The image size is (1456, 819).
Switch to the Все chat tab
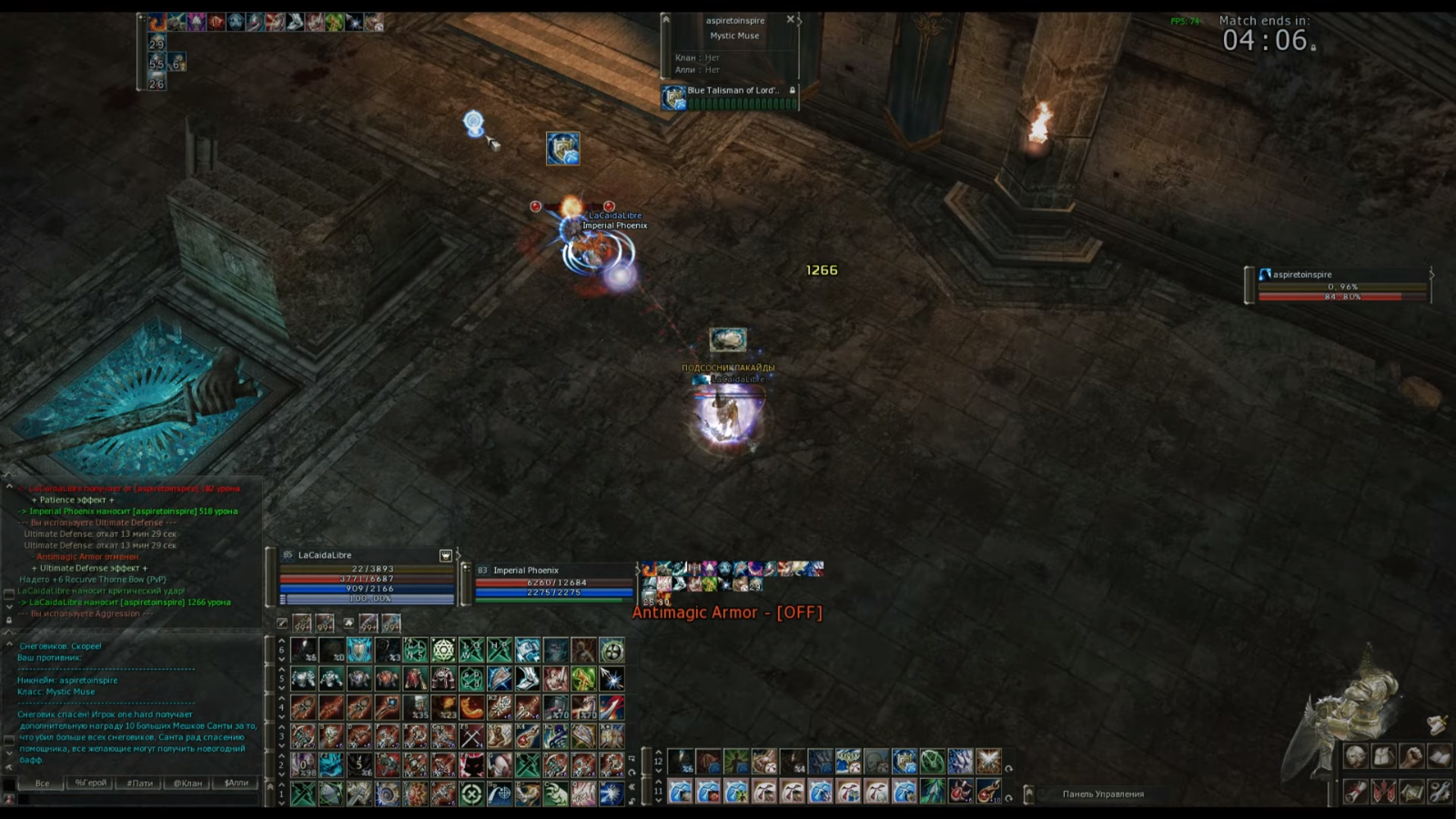click(x=42, y=783)
